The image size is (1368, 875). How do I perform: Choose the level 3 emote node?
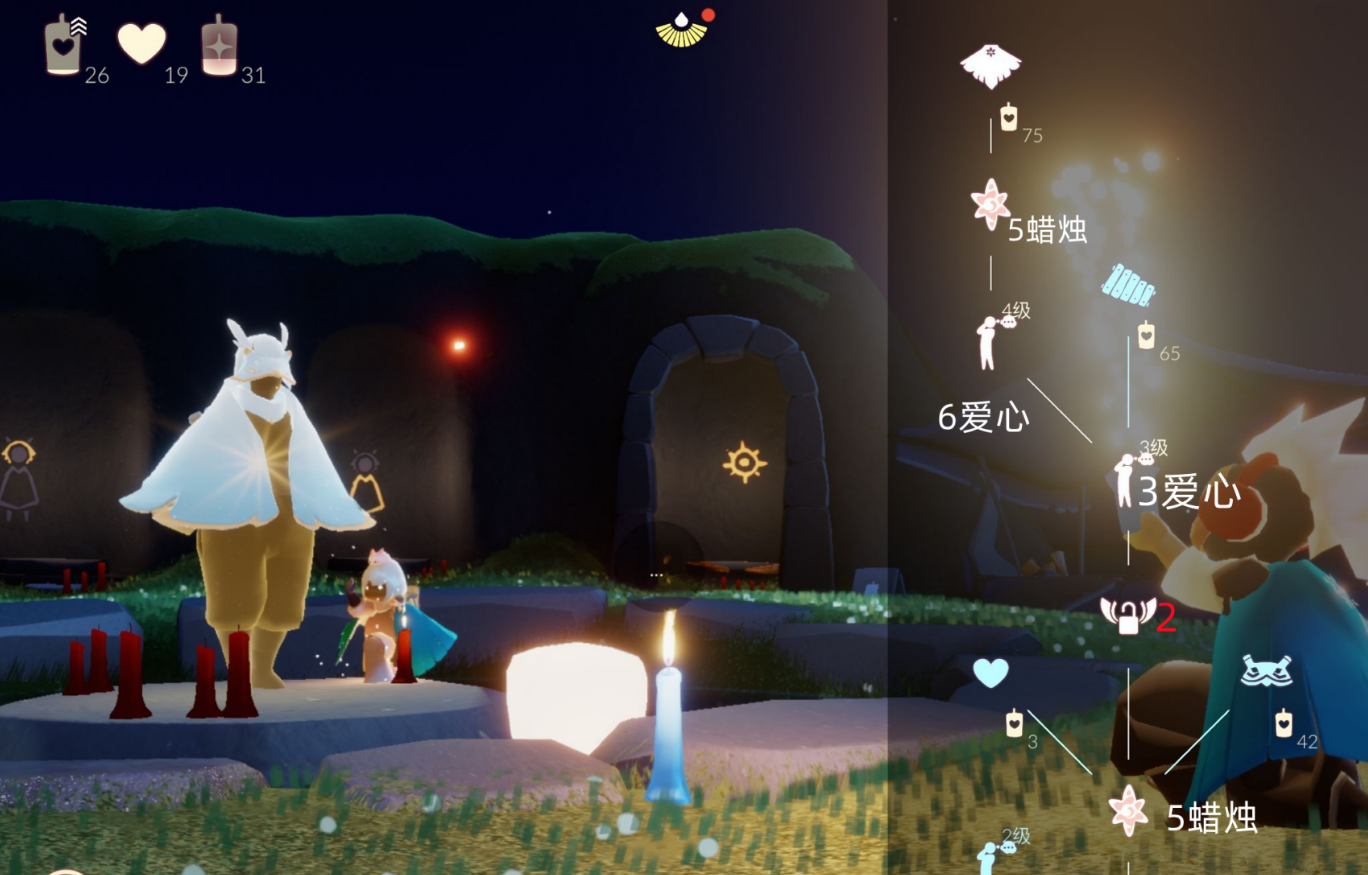pos(1127,480)
